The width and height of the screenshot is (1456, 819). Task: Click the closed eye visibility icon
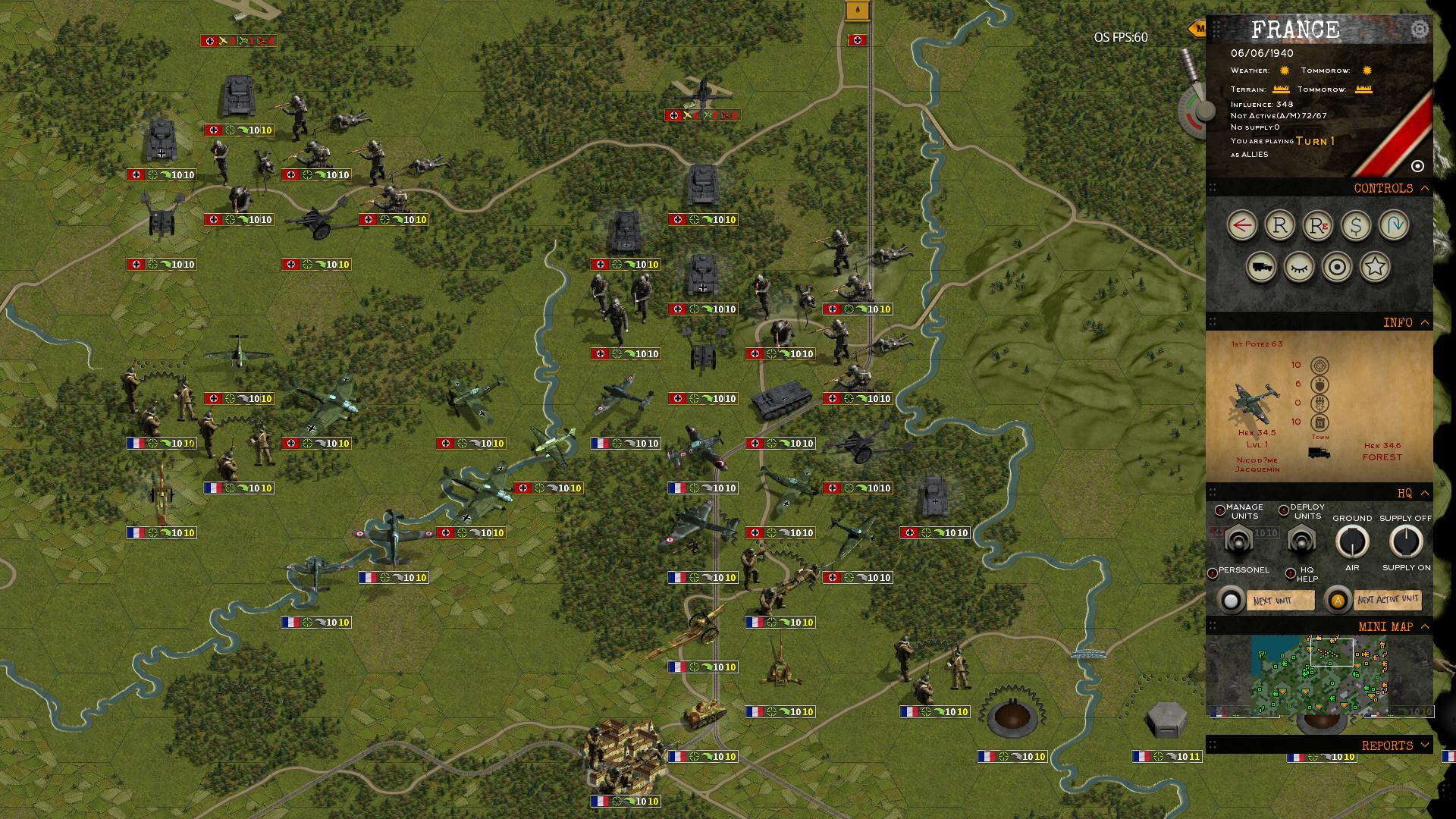point(1298,267)
